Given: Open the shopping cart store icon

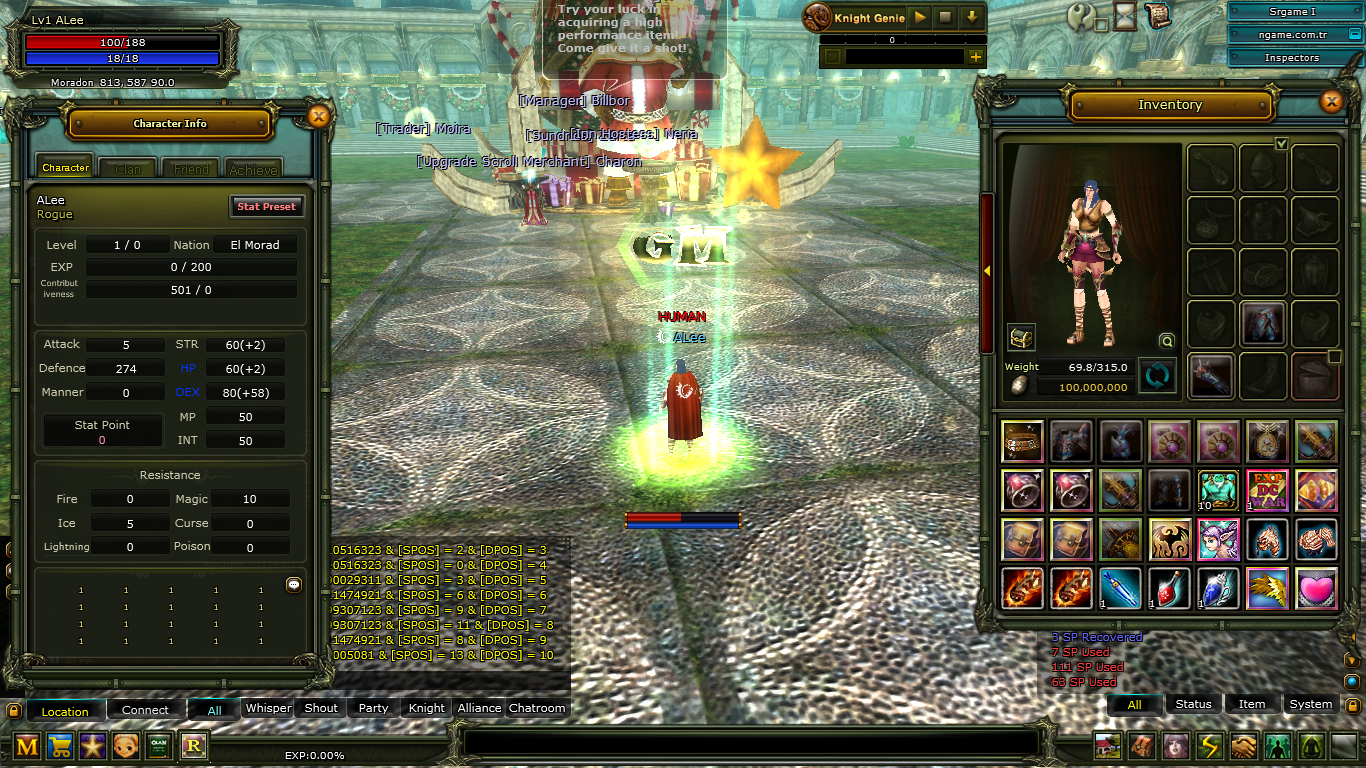Looking at the screenshot, I should 60,746.
